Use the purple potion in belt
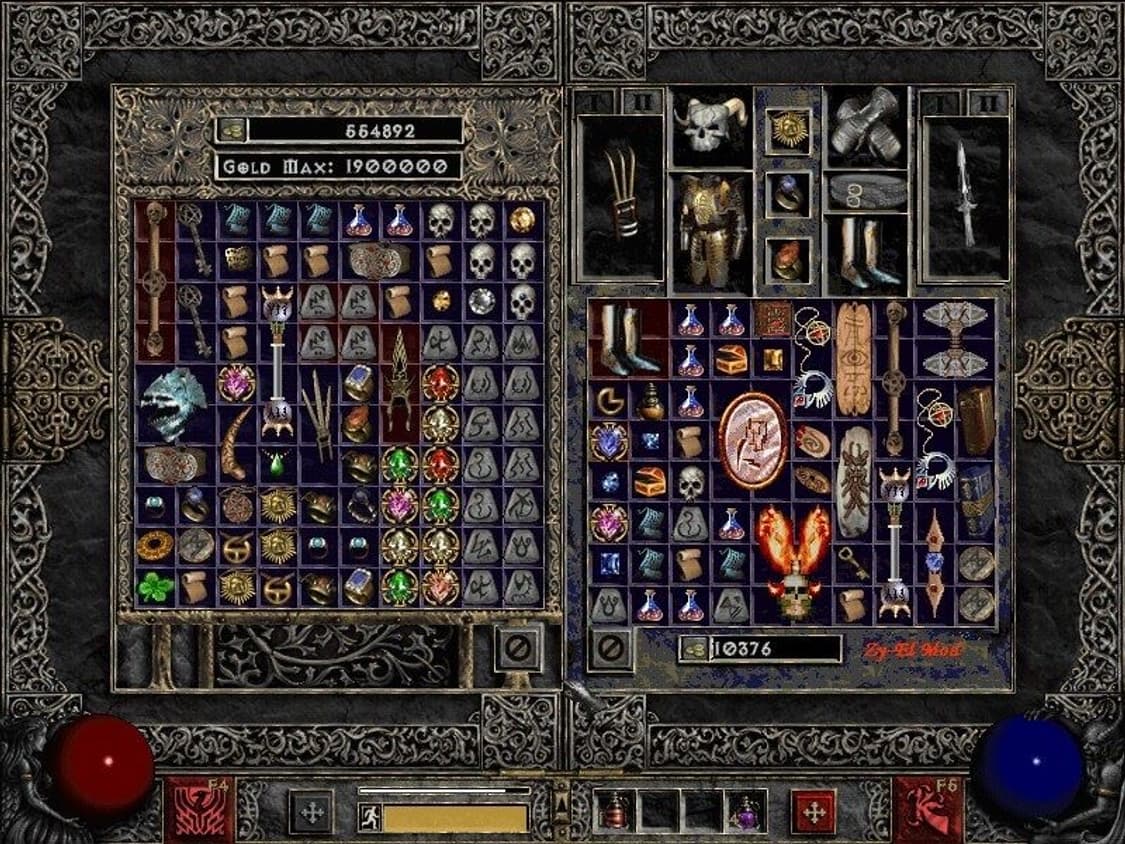The height and width of the screenshot is (844, 1125). 747,812
